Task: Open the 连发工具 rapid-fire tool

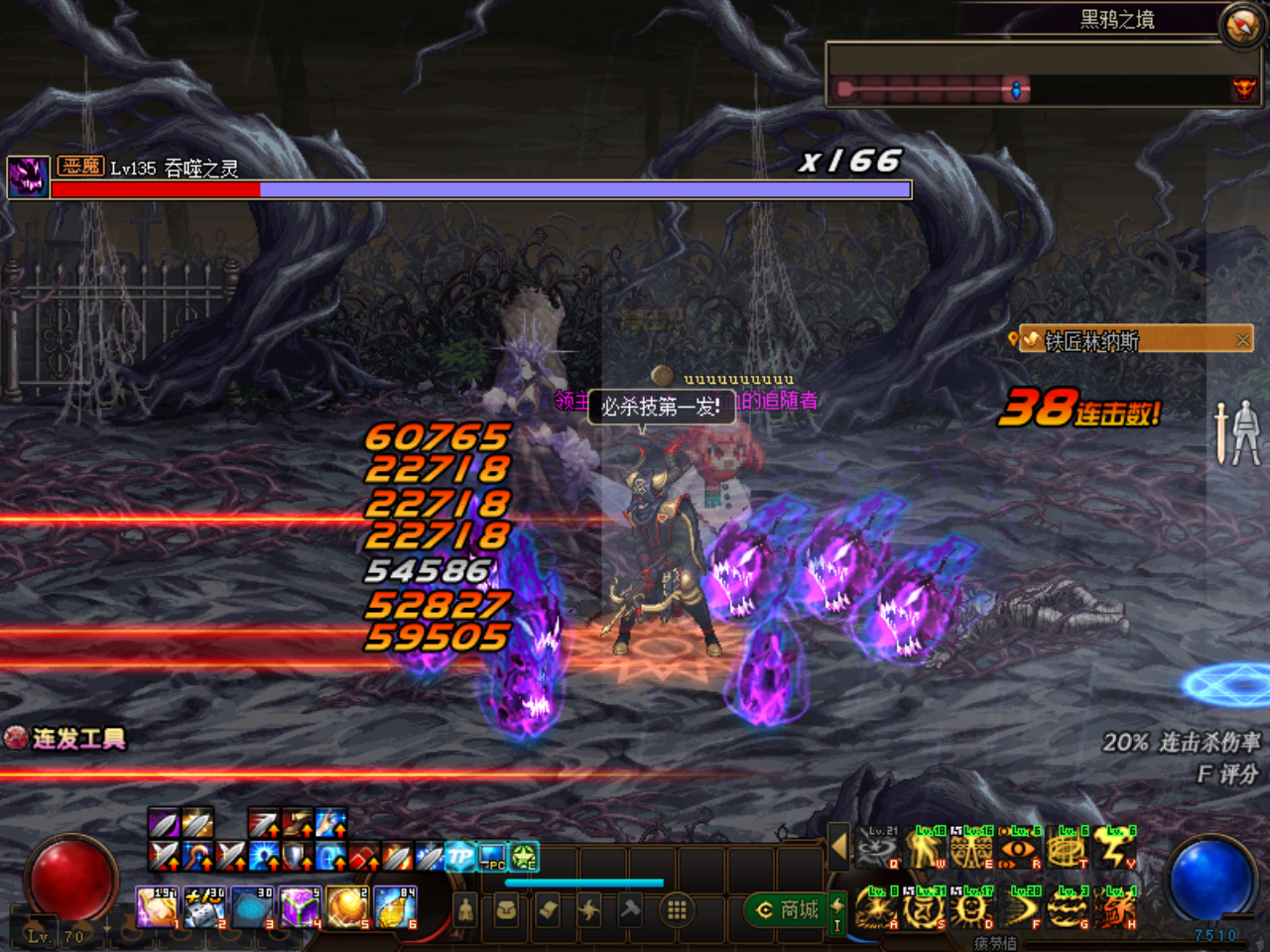Action: [67, 738]
